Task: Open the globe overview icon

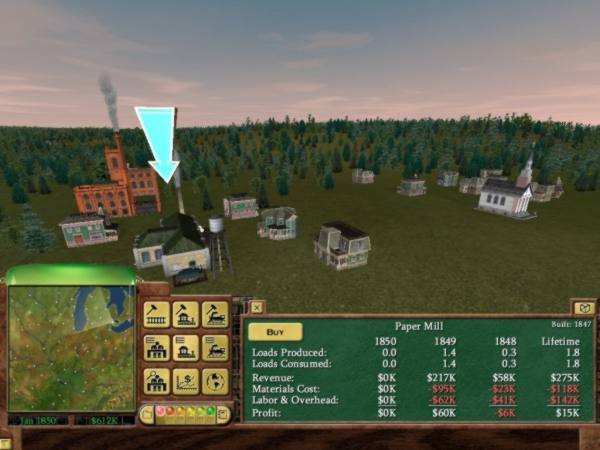Action: (214, 381)
